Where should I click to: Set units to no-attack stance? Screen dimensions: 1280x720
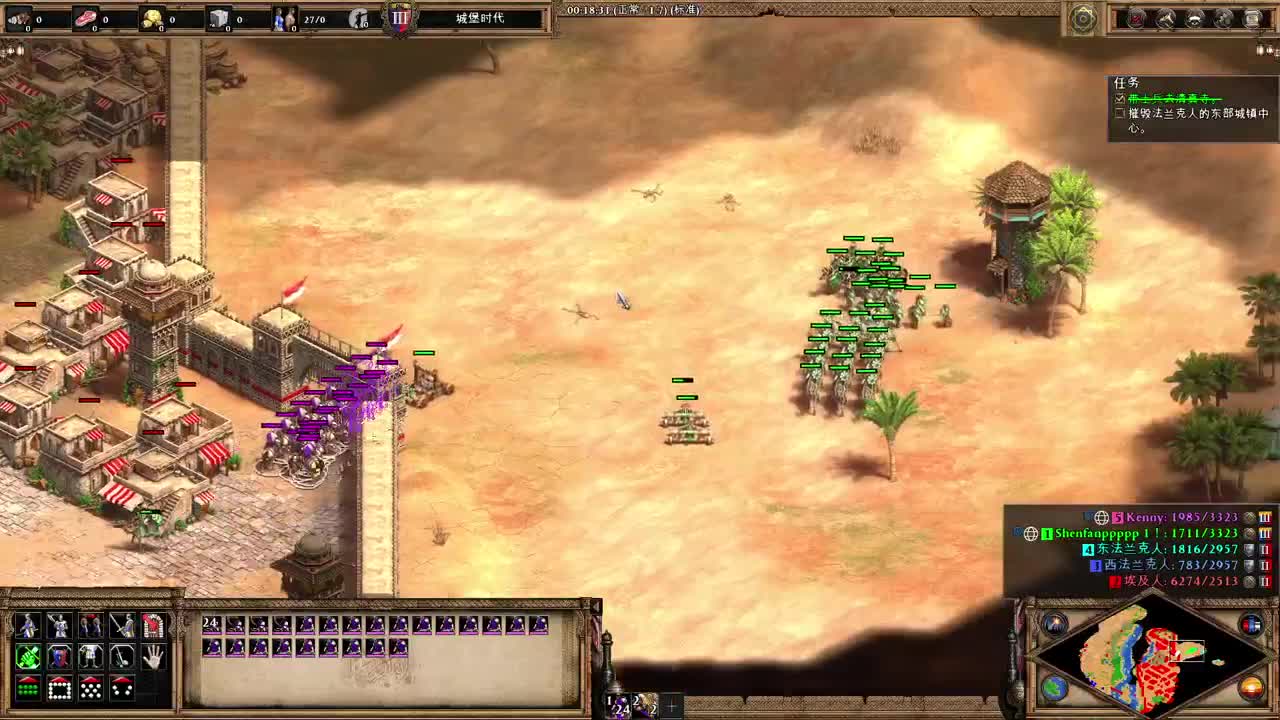click(122, 656)
